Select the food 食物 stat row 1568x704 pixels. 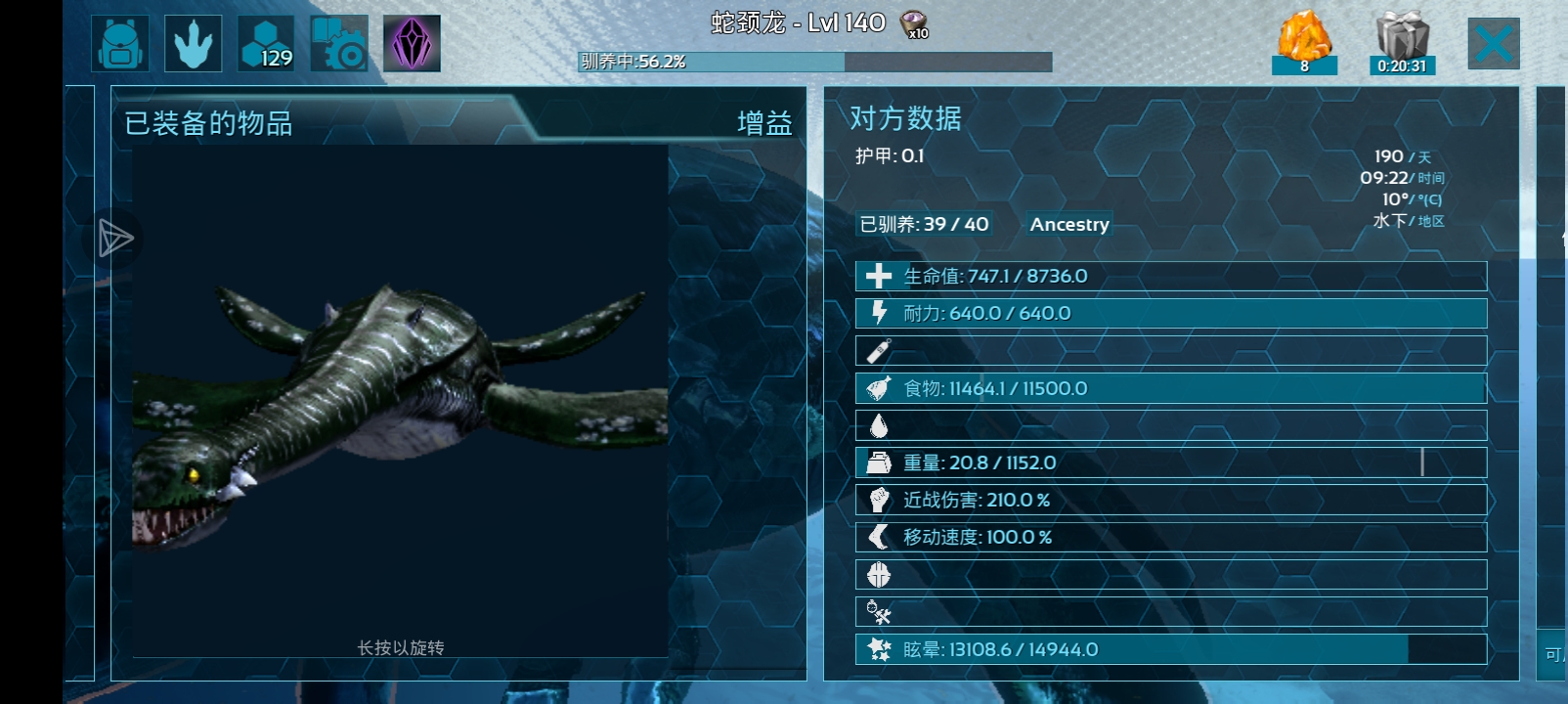[x=1170, y=388]
